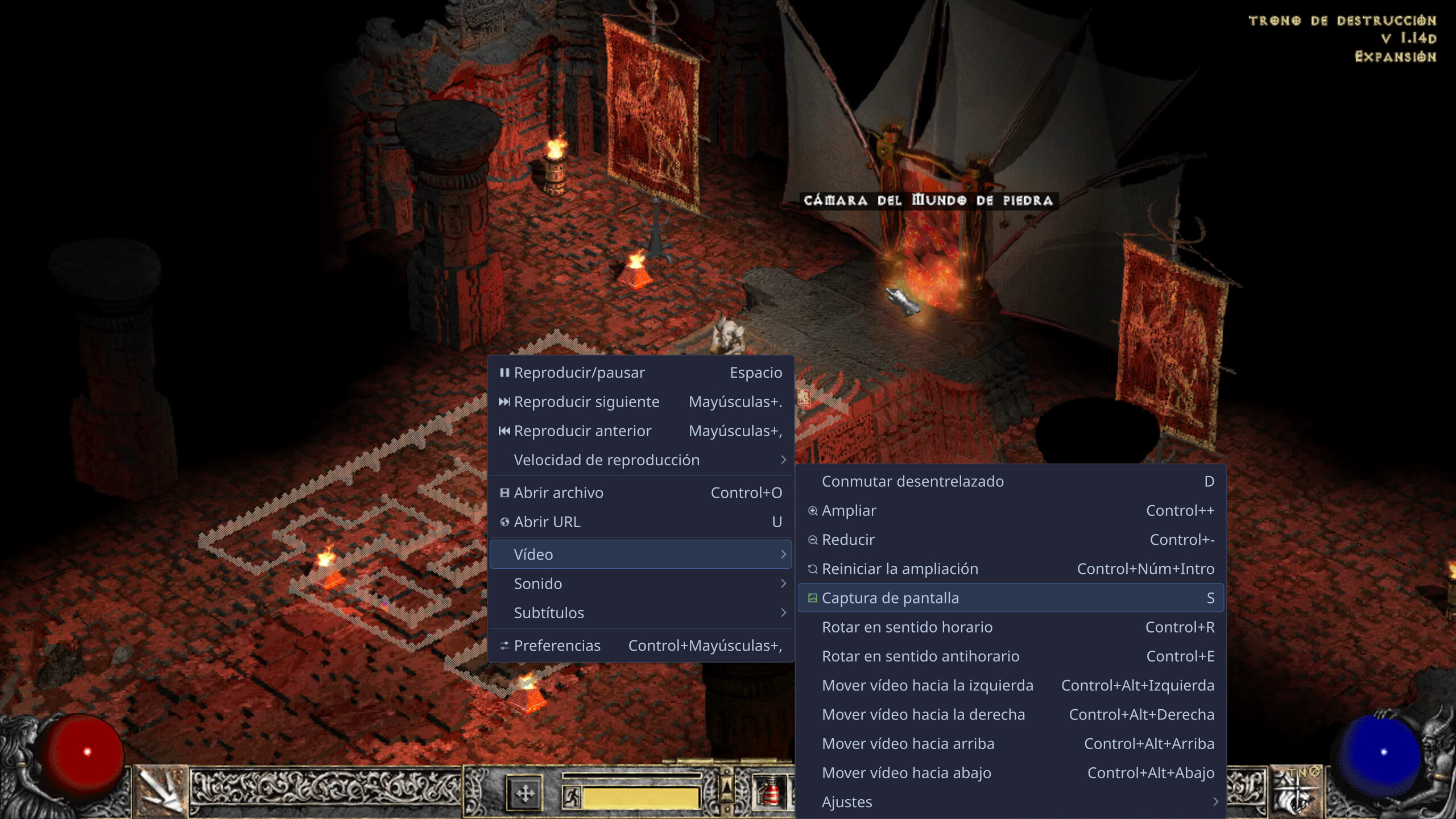Open the mini panel with four-arrow button
The height and width of the screenshot is (819, 1456).
[524, 793]
